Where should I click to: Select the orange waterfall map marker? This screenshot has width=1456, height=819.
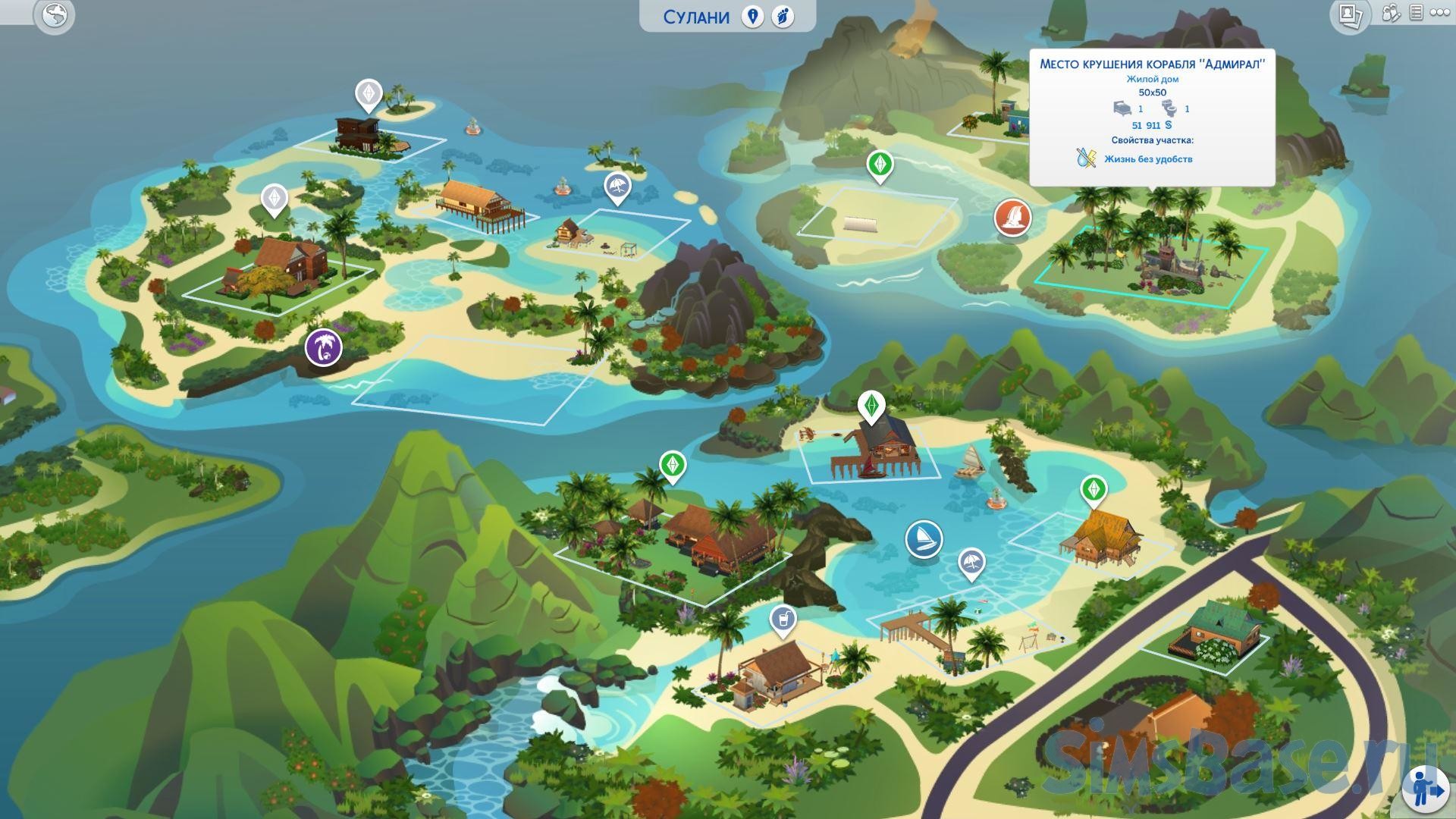coord(1012,218)
